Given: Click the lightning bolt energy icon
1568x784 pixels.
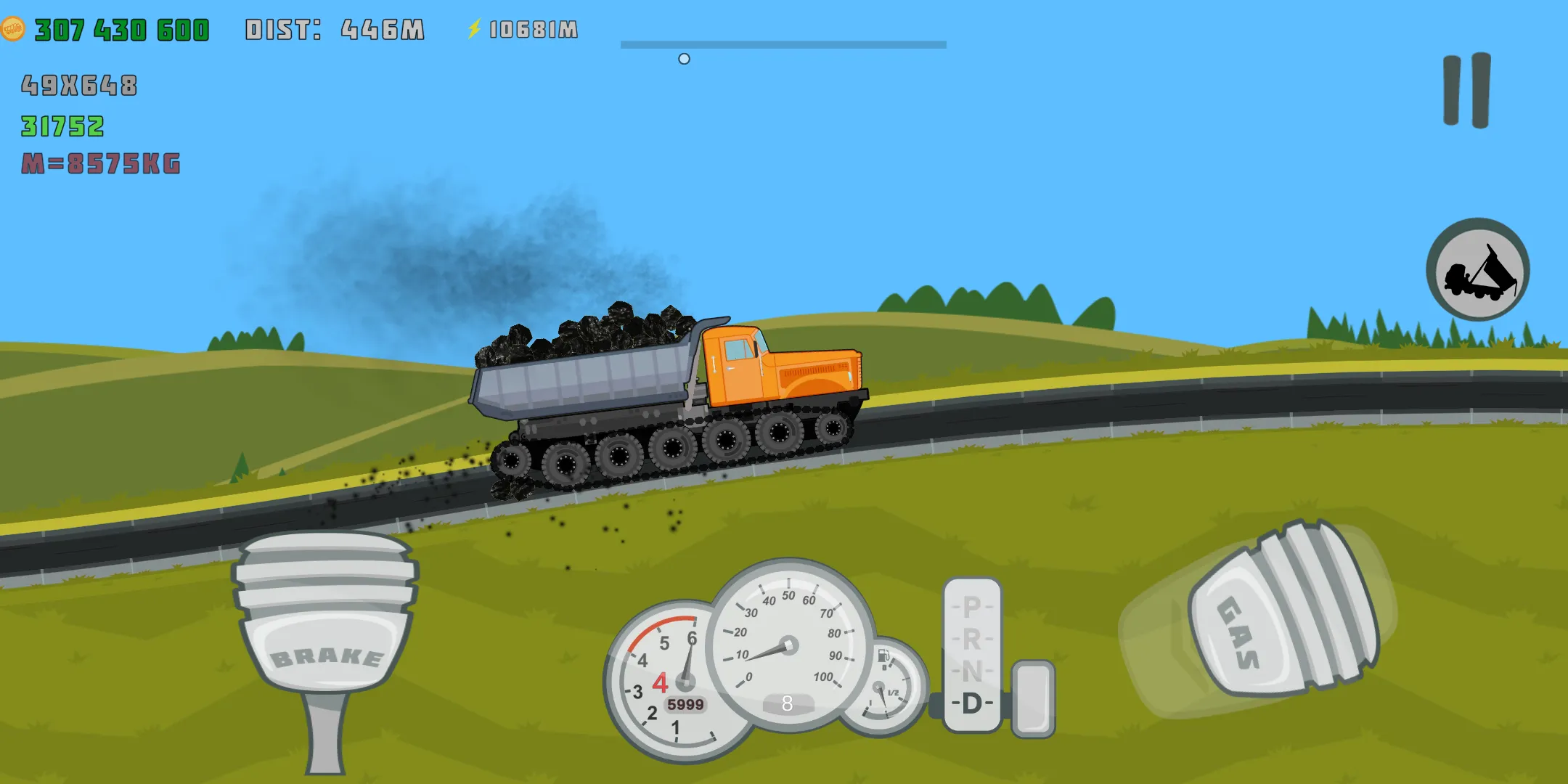Looking at the screenshot, I should click(x=475, y=29).
